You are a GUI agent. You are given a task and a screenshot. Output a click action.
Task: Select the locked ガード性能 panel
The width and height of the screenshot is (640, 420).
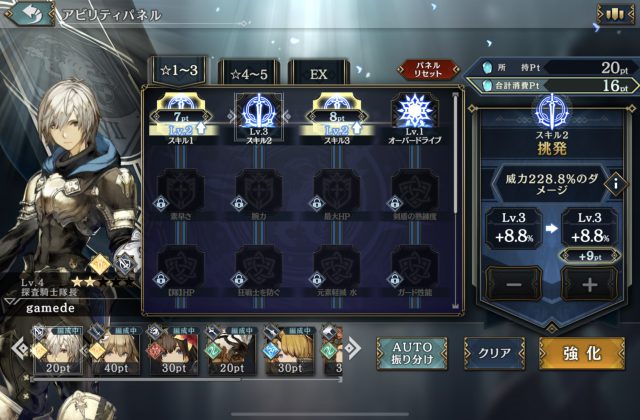pyautogui.click(x=413, y=268)
